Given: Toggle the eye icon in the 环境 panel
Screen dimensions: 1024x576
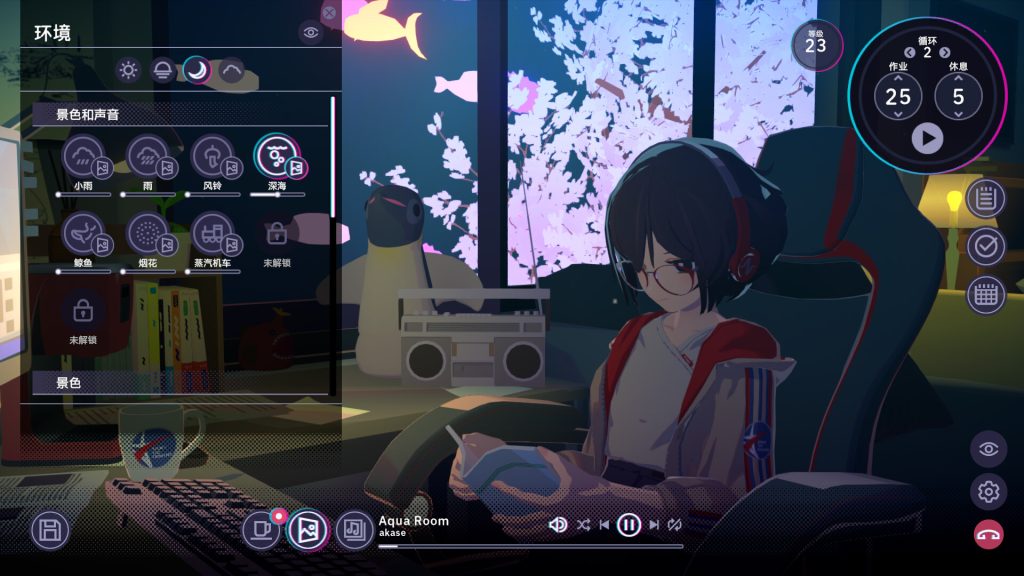Looking at the screenshot, I should coord(311,33).
